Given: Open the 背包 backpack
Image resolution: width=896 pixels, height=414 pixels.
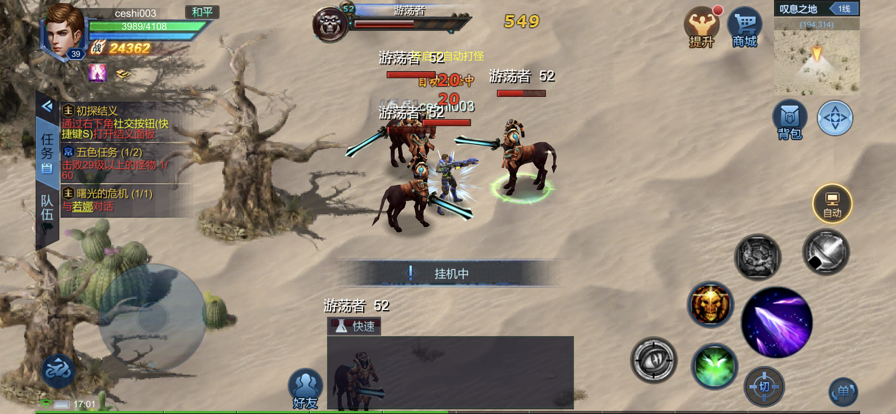Looking at the screenshot, I should (x=790, y=119).
